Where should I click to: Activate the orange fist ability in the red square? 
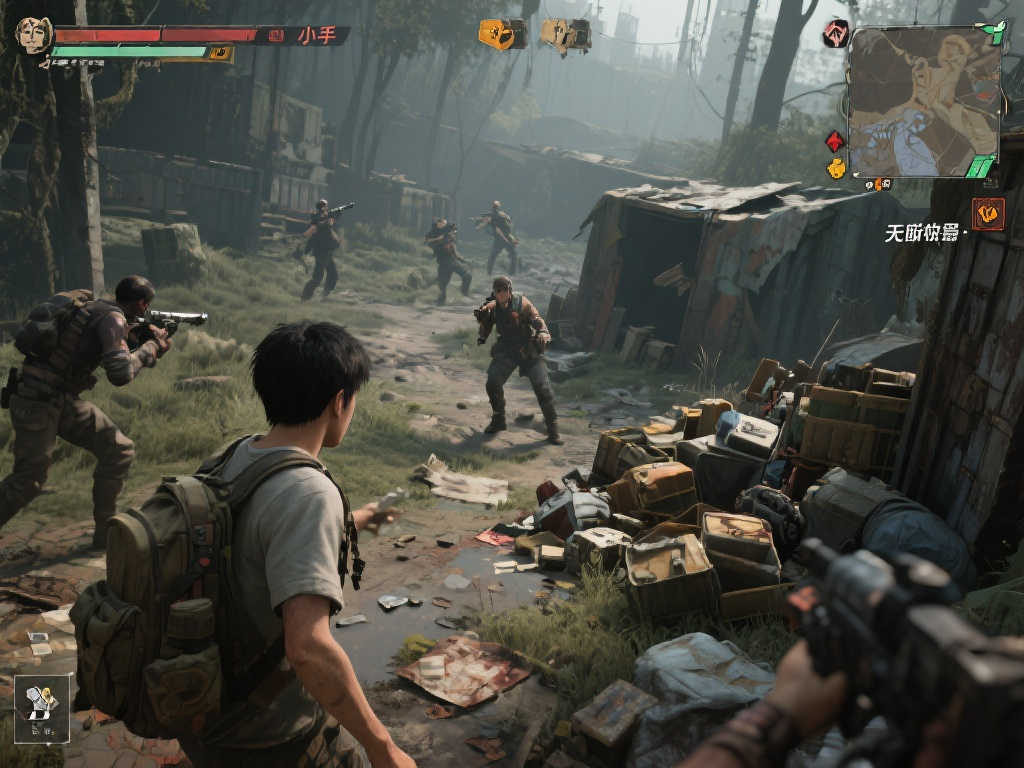988,213
